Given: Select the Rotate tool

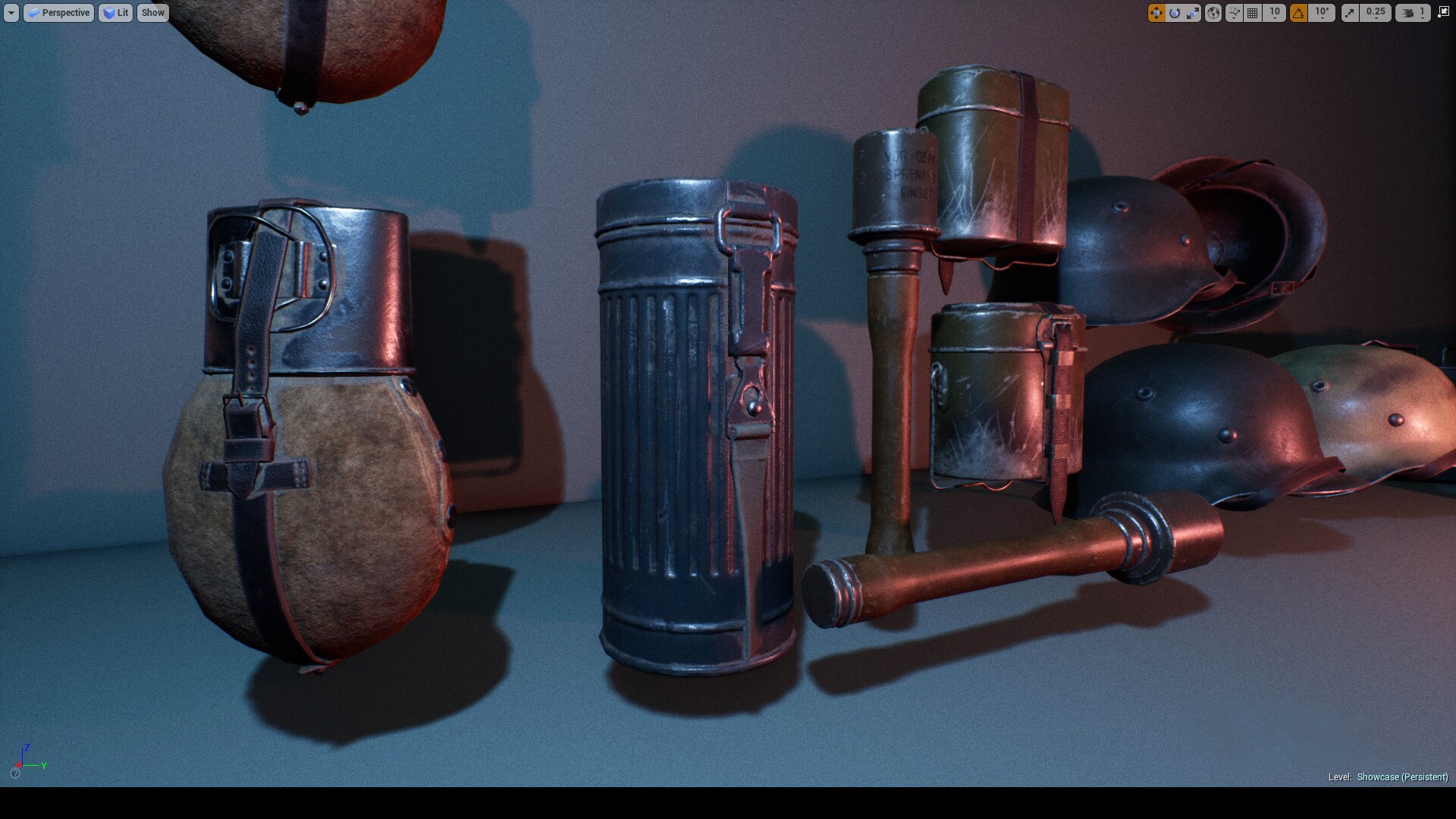Looking at the screenshot, I should pyautogui.click(x=1175, y=13).
